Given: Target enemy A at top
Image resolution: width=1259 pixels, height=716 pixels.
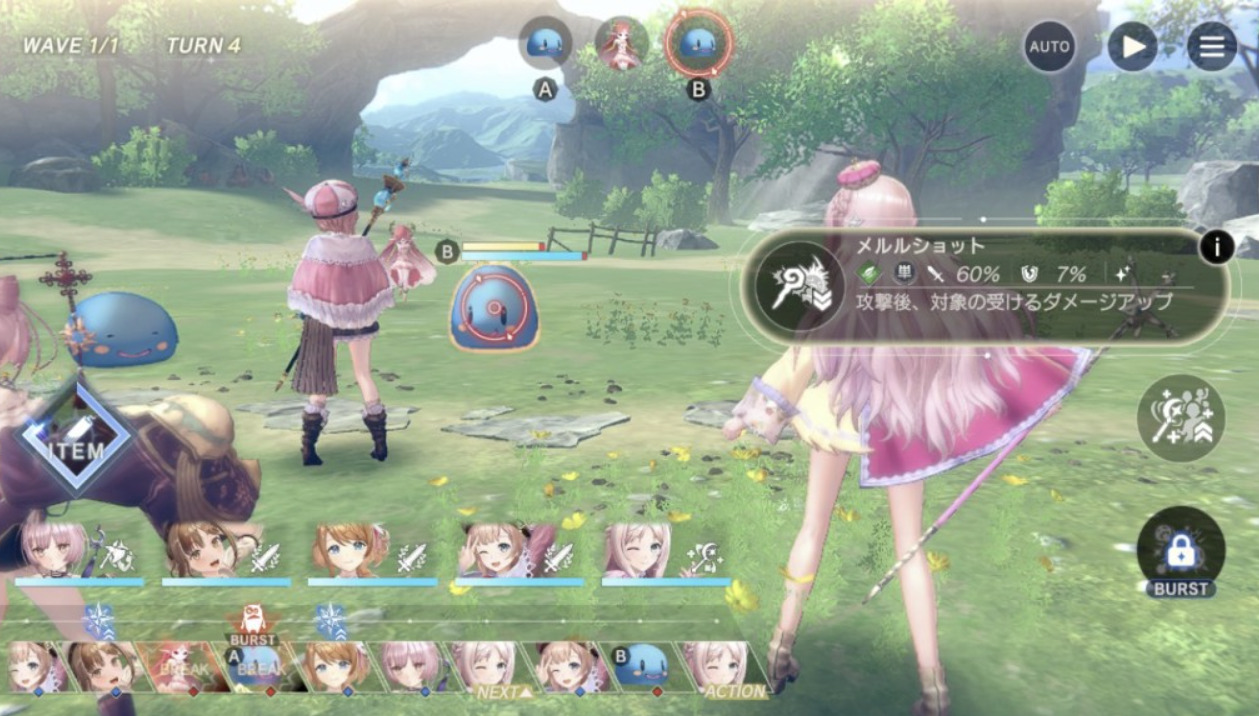Looking at the screenshot, I should [x=545, y=44].
